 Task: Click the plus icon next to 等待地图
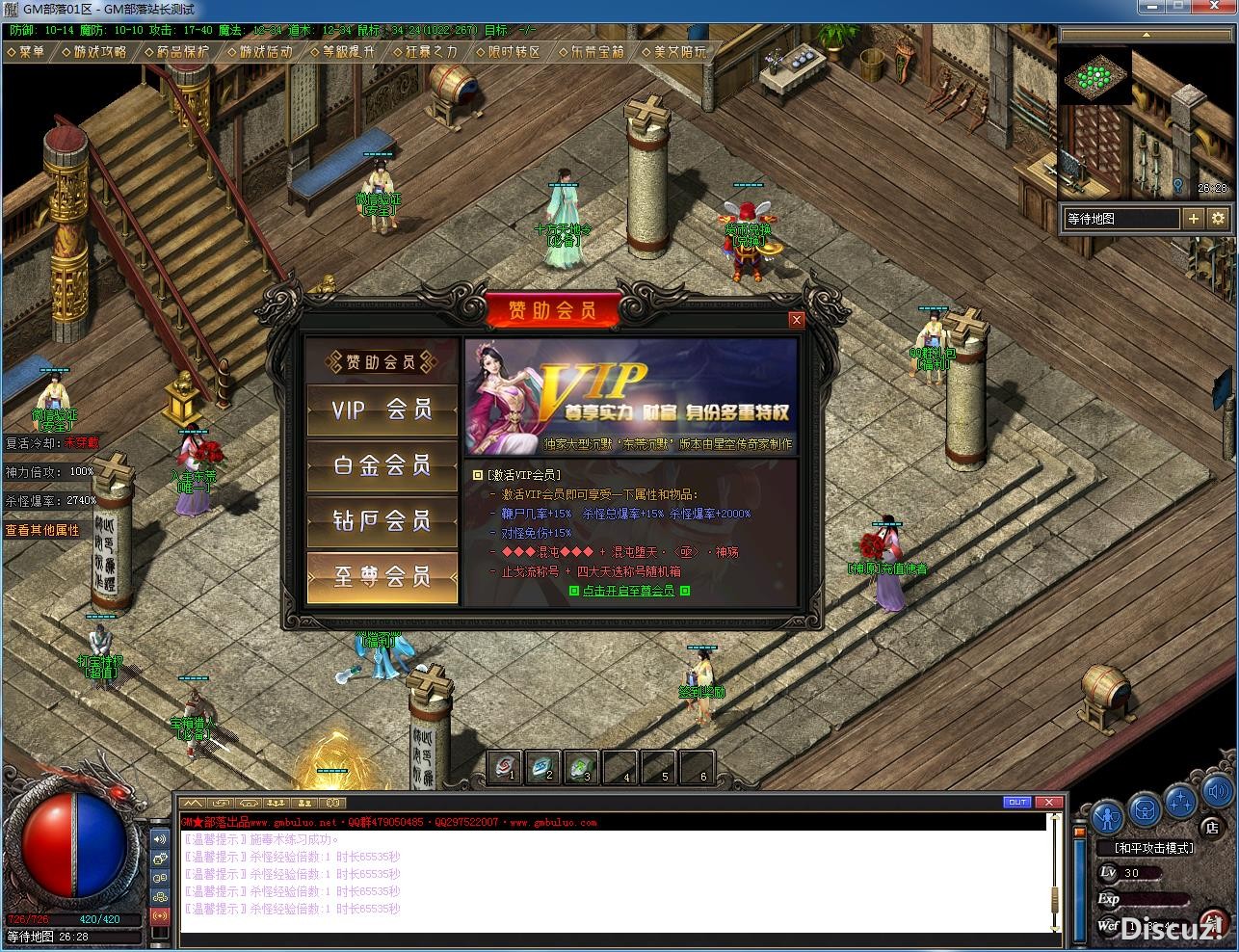point(1193,219)
